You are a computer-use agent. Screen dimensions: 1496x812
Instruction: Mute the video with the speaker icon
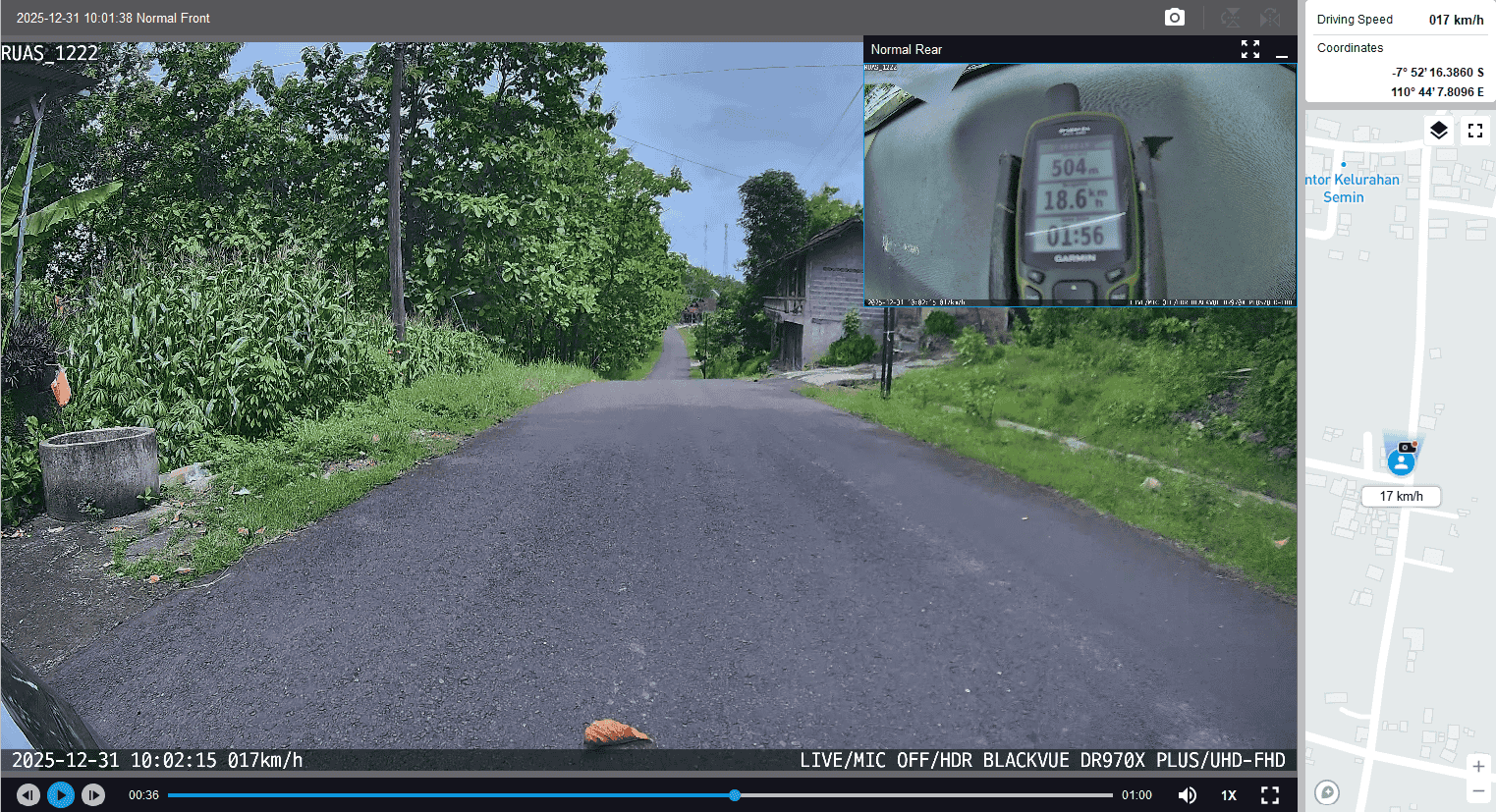(1188, 795)
